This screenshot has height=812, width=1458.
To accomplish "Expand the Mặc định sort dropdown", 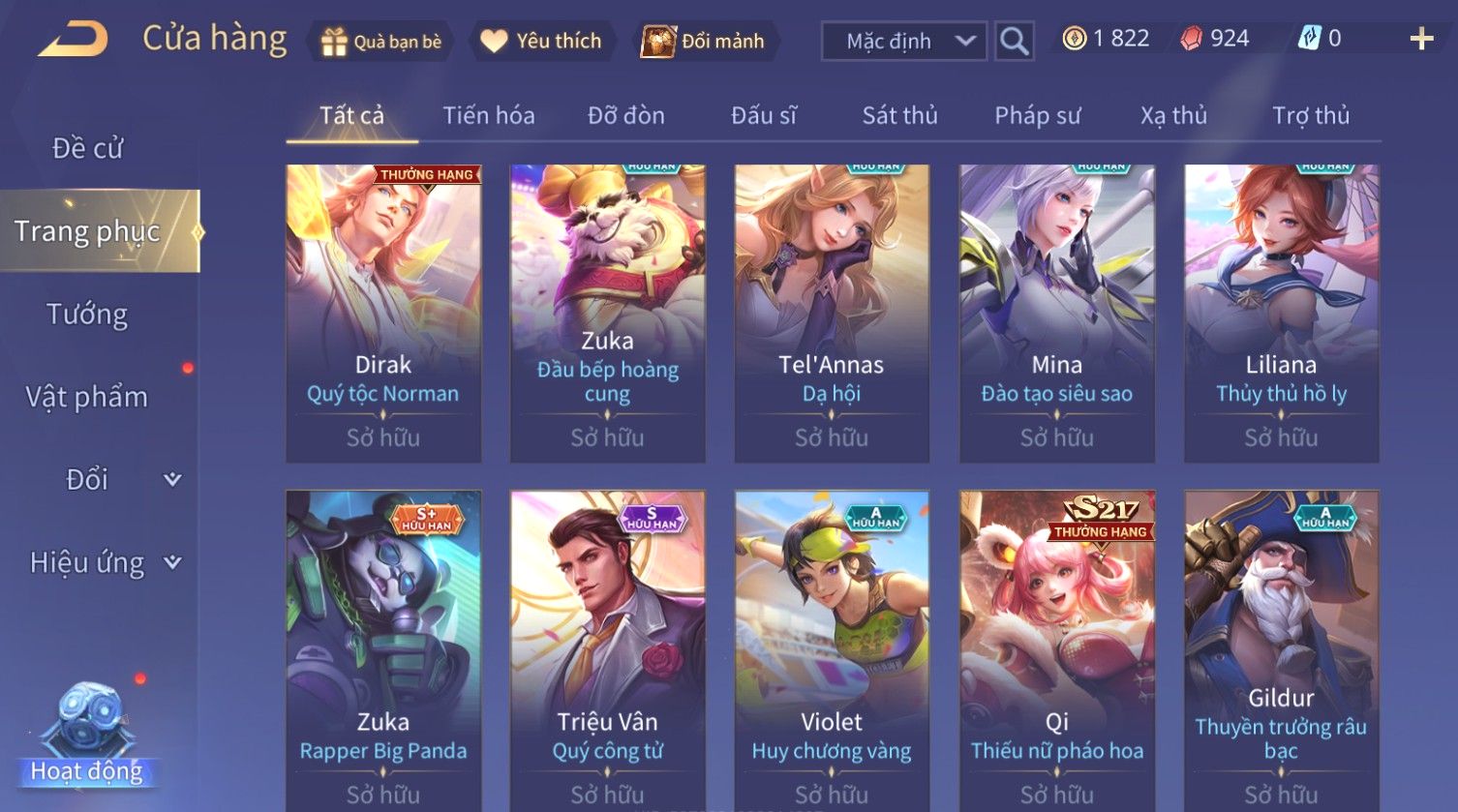I will click(903, 42).
